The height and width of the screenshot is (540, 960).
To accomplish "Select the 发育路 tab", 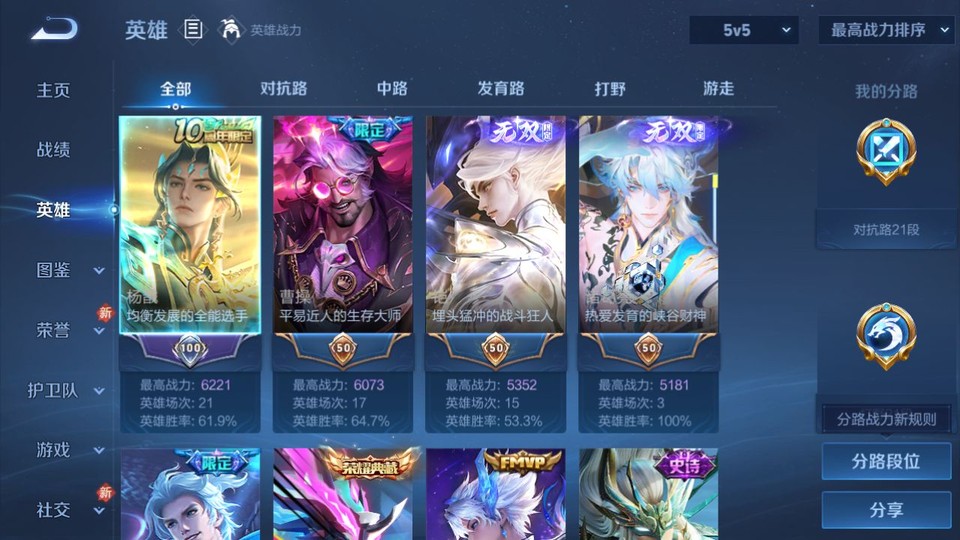I will pyautogui.click(x=501, y=88).
